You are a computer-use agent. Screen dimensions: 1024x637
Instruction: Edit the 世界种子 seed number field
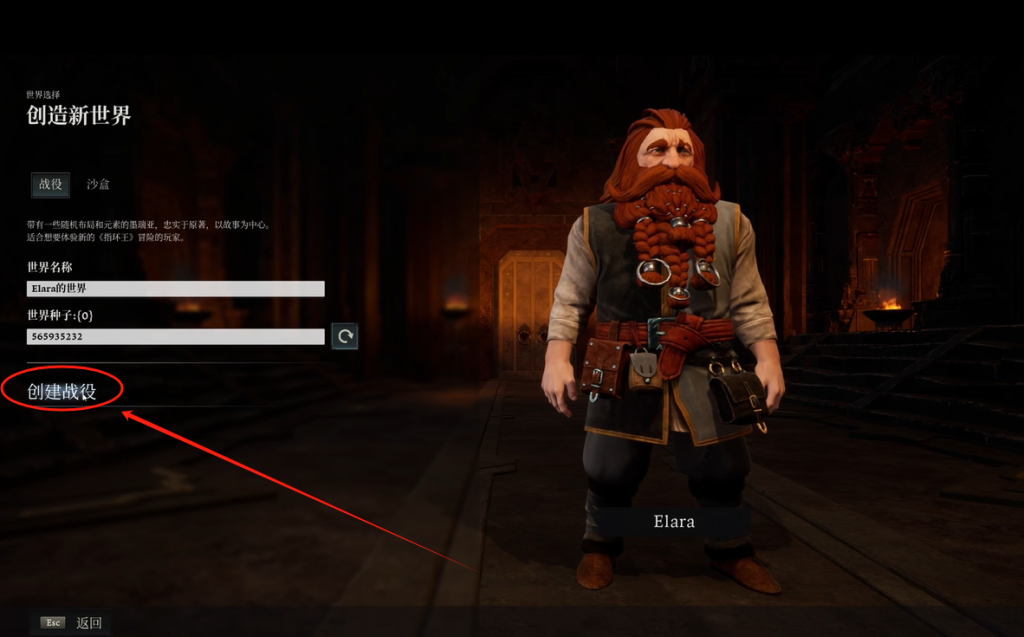[x=176, y=337]
